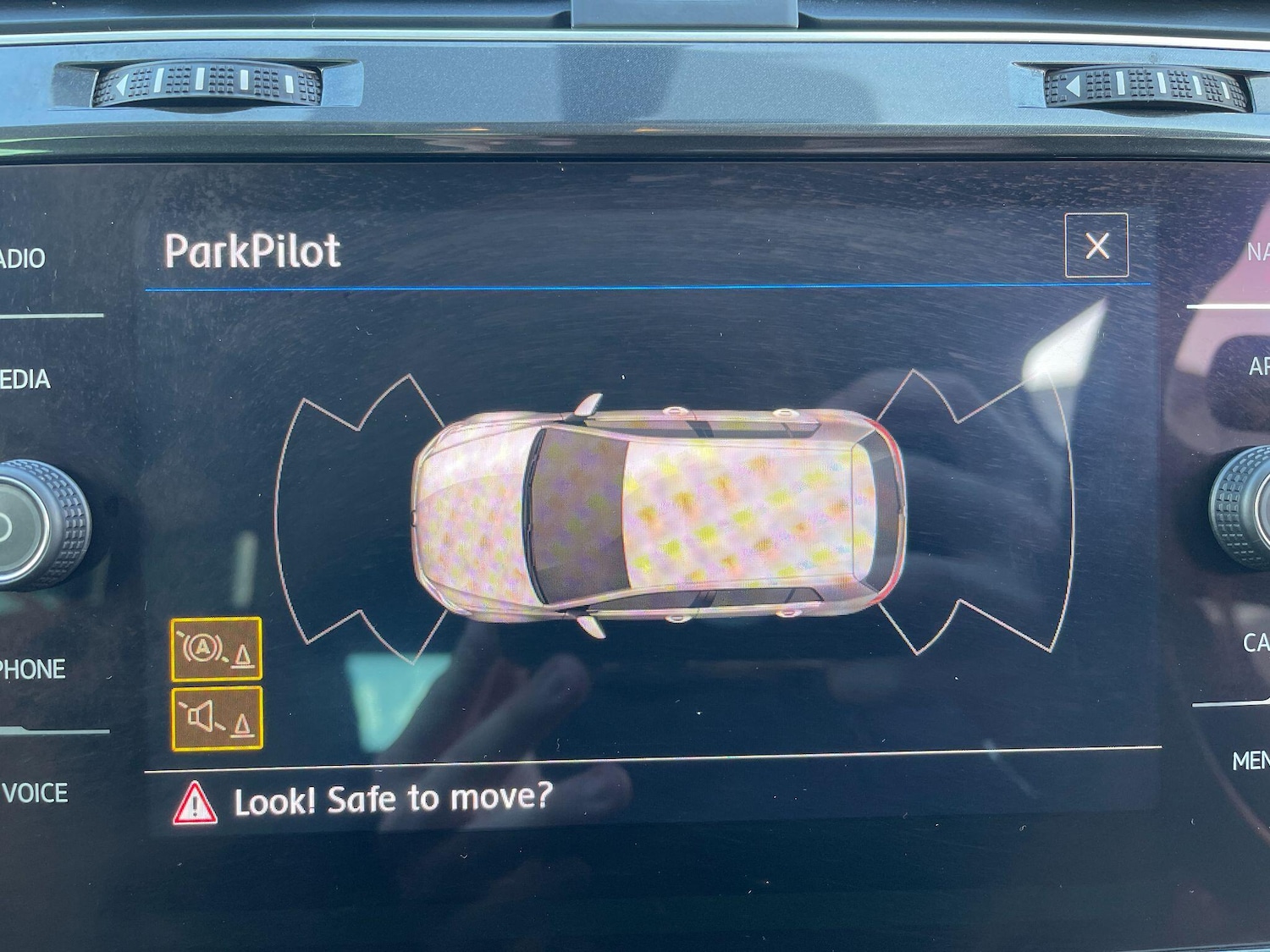Activate VOICE control hard key
Image resolution: width=1270 pixels, height=952 pixels.
coord(36,794)
